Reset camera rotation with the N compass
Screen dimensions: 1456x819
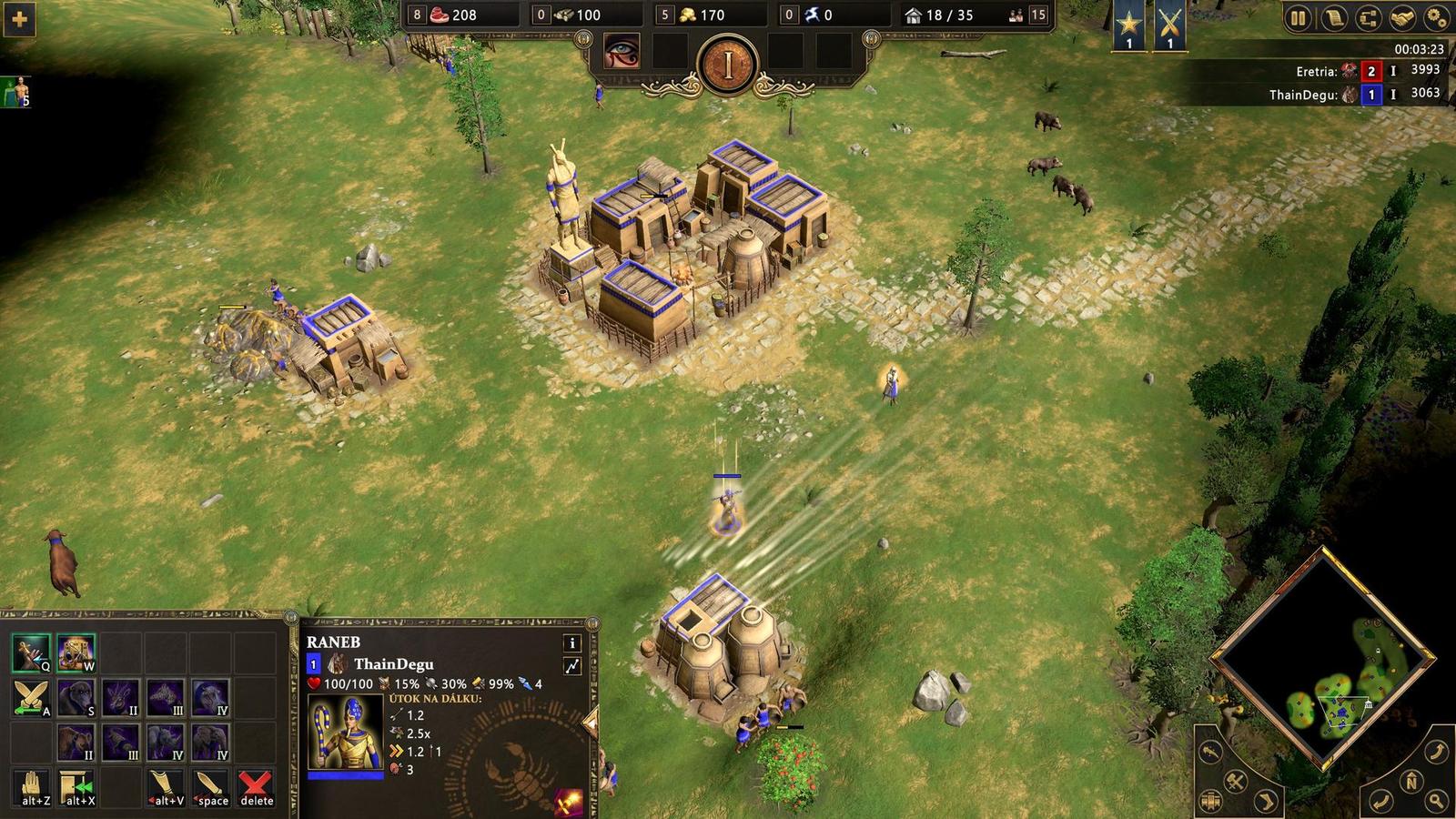point(1410,781)
